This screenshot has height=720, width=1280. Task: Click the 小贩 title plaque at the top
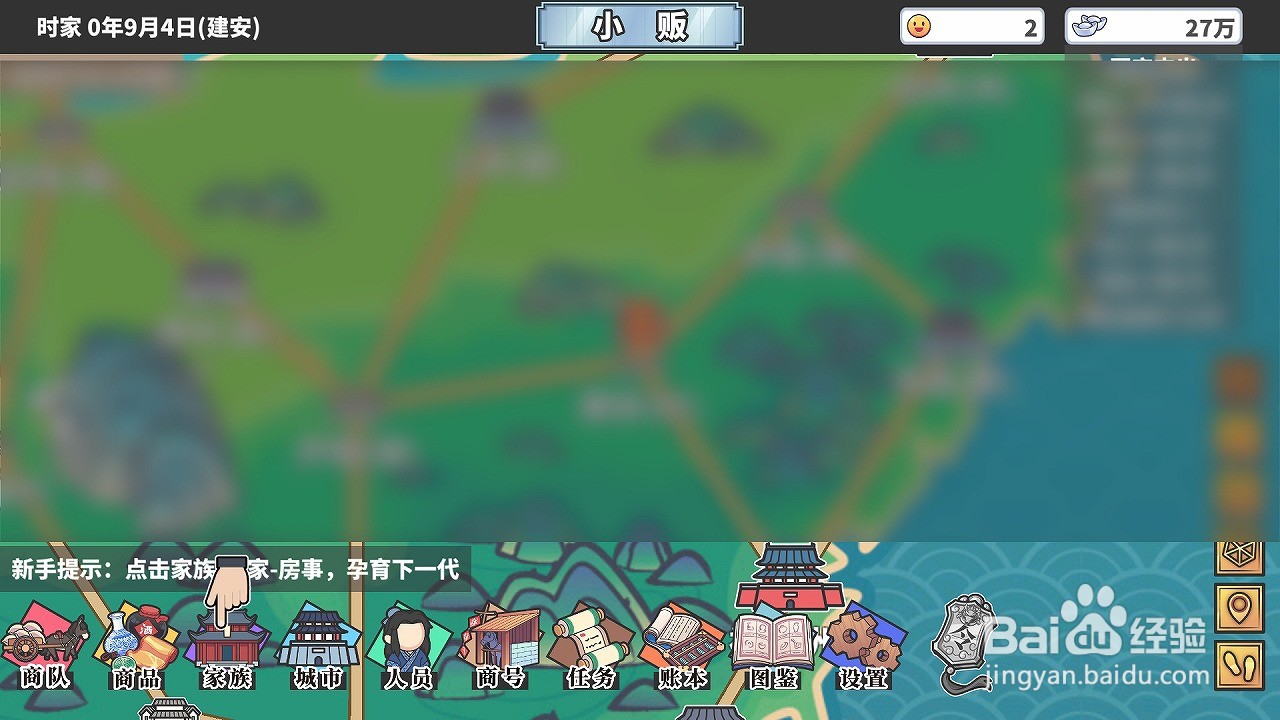640,27
